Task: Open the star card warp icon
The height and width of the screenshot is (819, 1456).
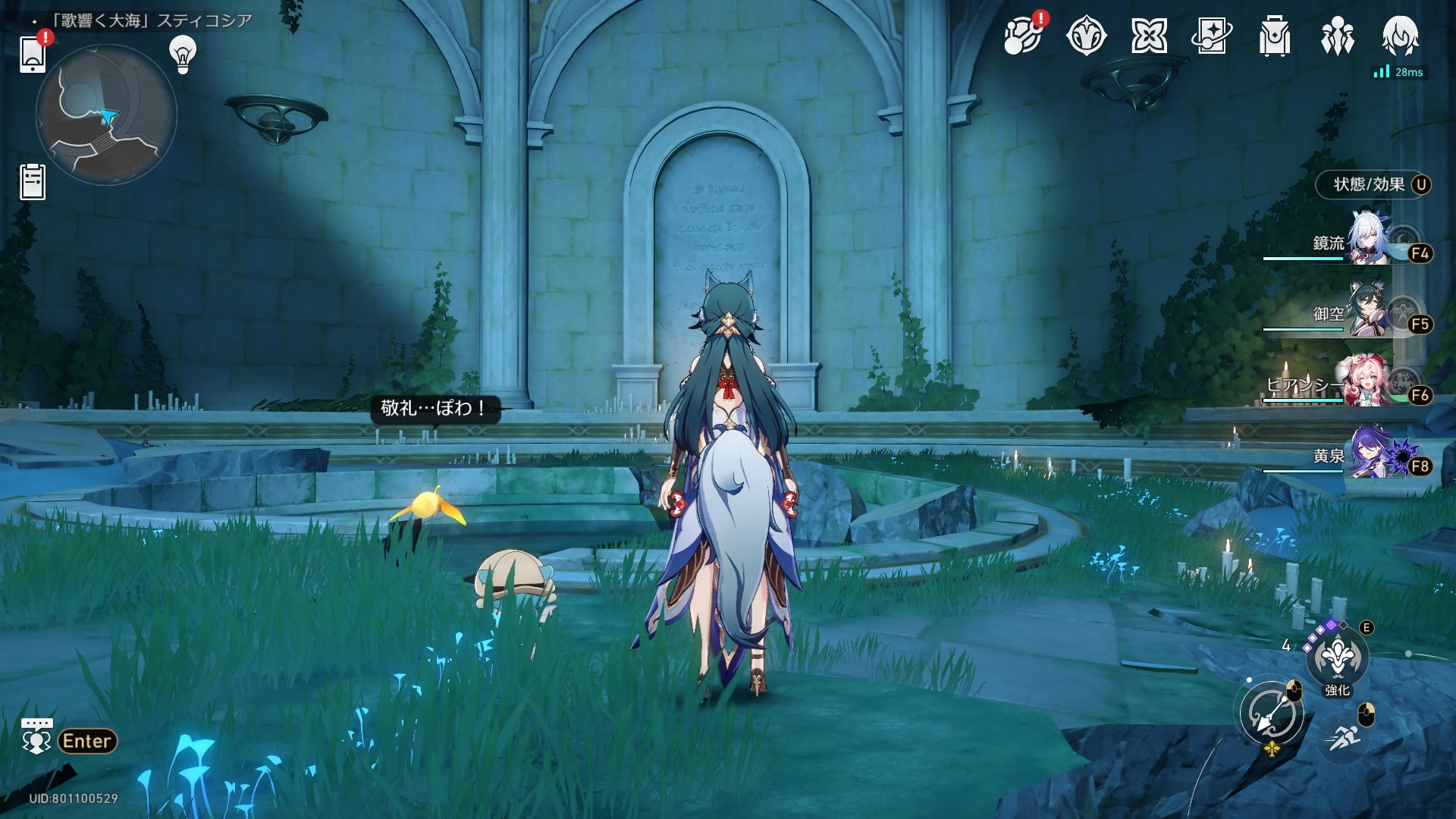Action: pos(1212,36)
